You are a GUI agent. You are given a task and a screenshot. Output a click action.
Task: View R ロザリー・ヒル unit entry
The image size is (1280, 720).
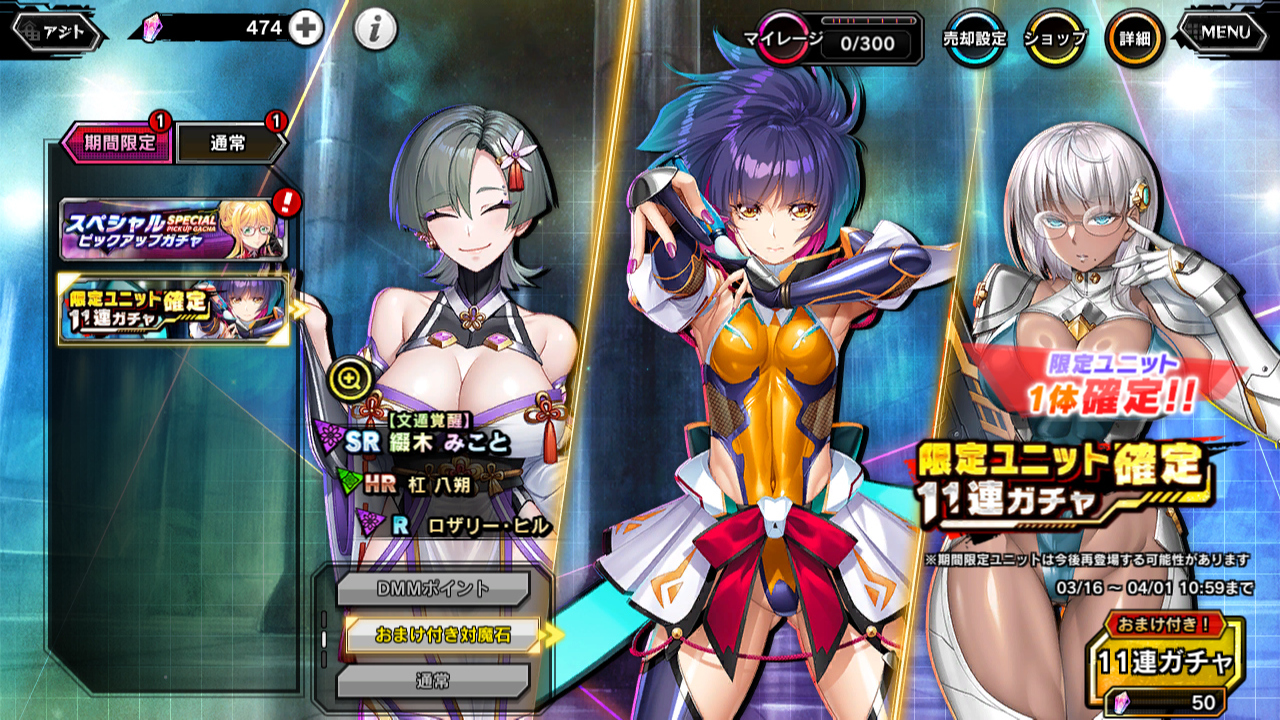[460, 525]
